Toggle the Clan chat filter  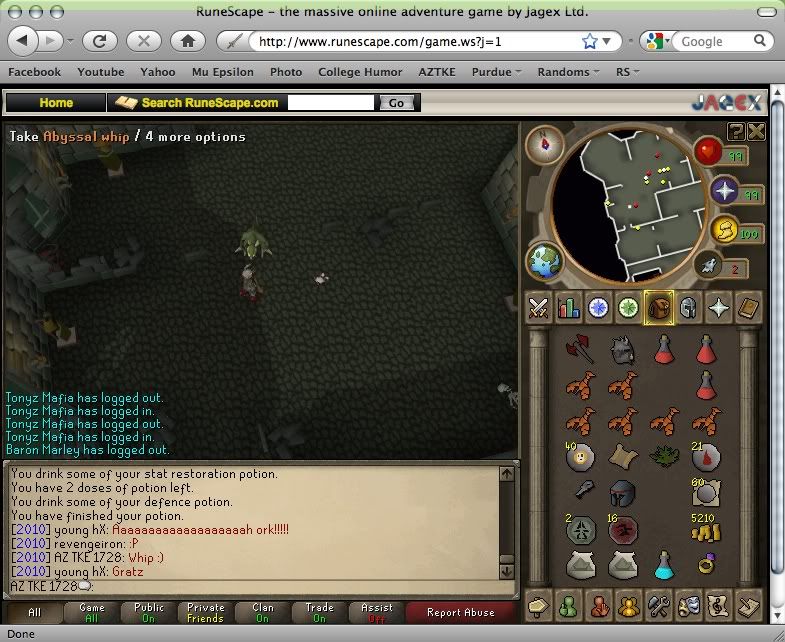(x=263, y=612)
